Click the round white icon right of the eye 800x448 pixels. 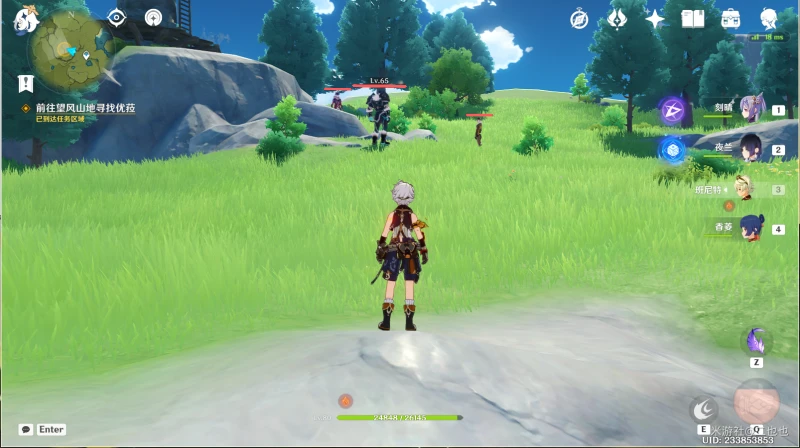[153, 17]
